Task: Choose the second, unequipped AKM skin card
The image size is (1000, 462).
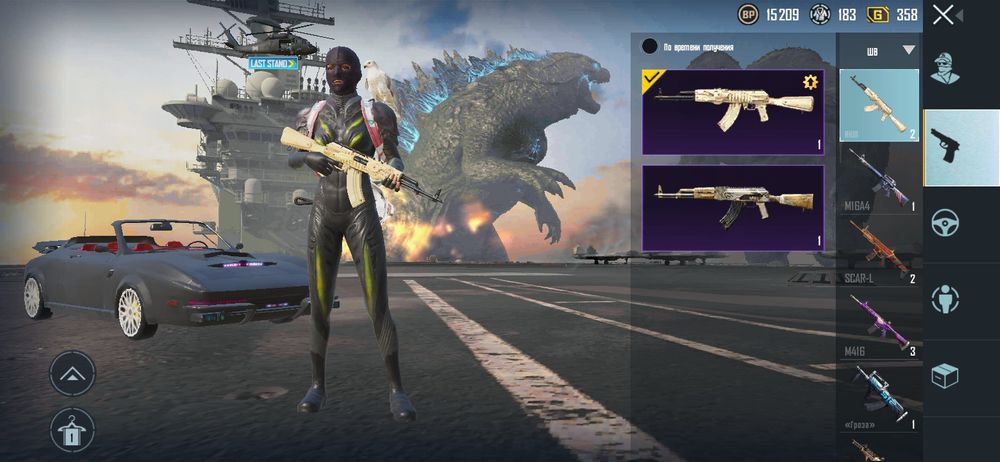Action: tap(732, 207)
